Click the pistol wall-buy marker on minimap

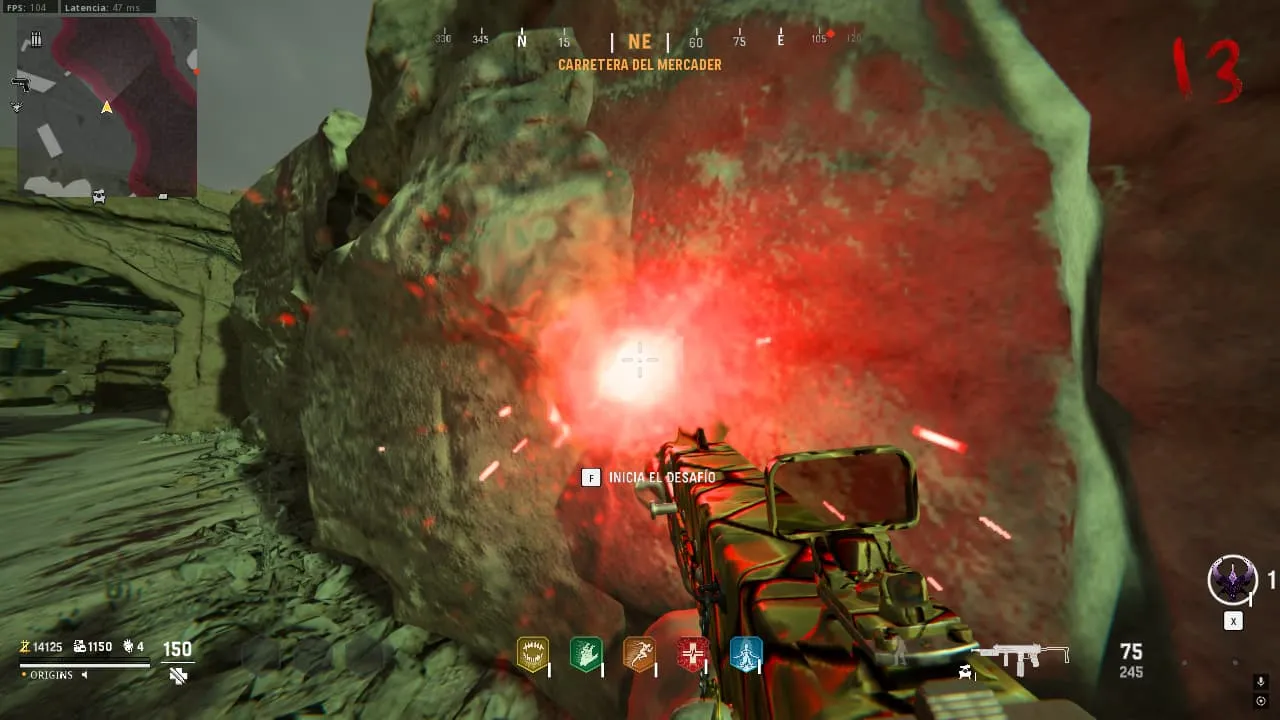21,84
